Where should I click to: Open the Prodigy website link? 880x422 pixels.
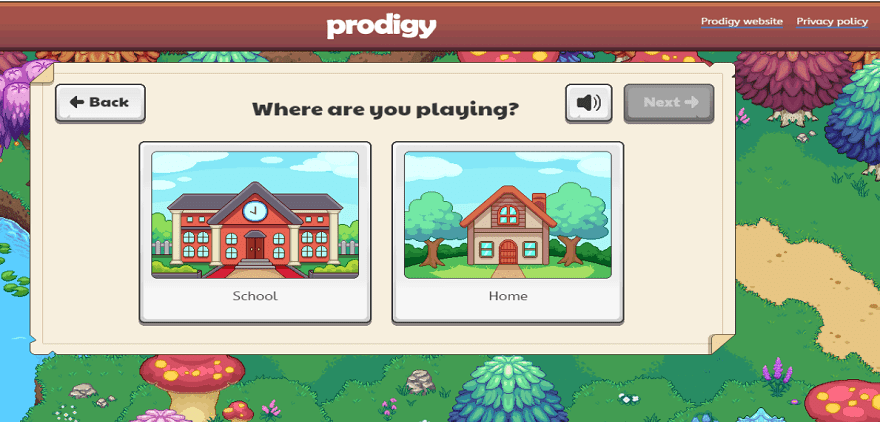tap(741, 21)
